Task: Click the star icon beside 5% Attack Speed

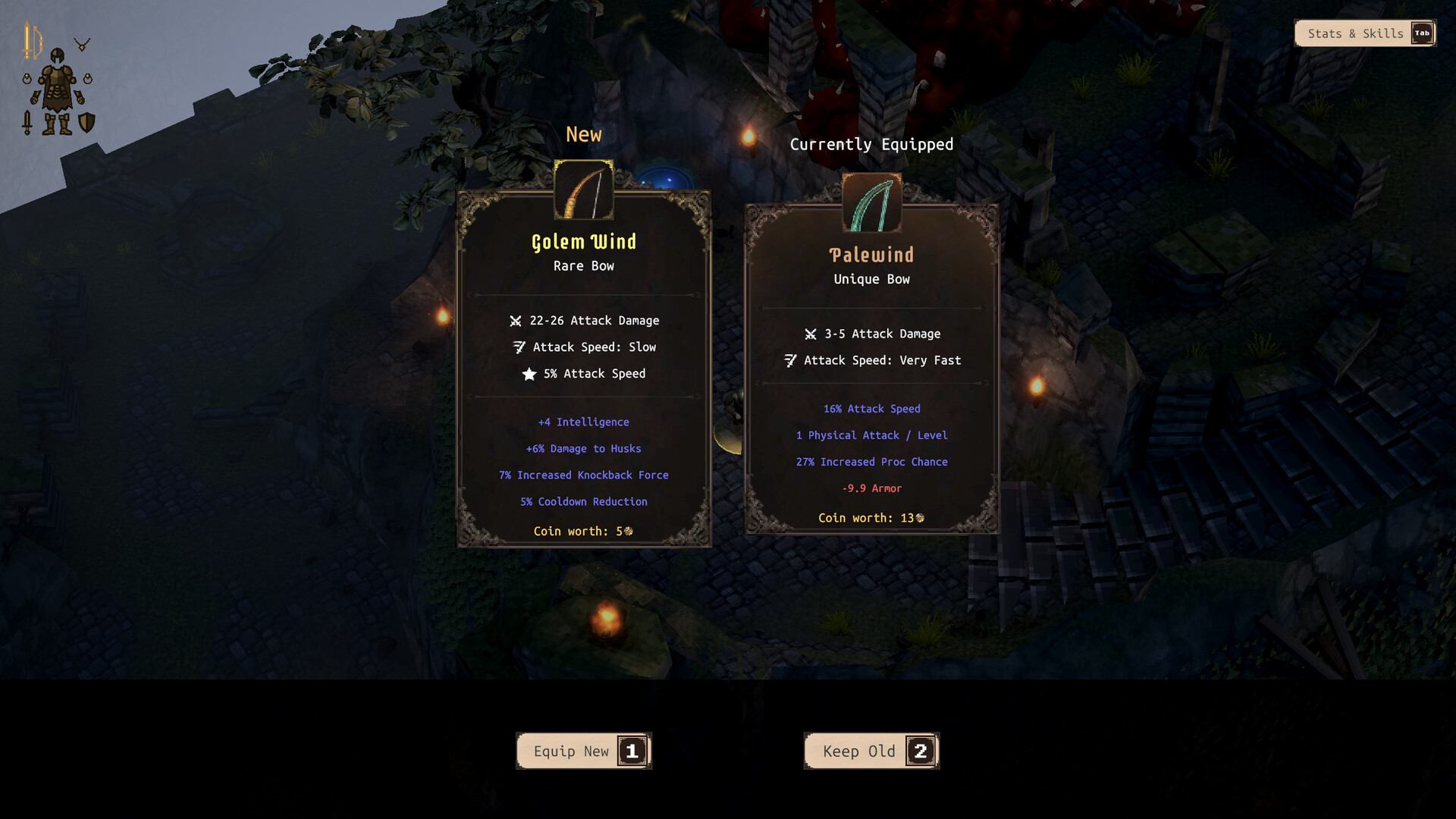Action: pos(529,373)
